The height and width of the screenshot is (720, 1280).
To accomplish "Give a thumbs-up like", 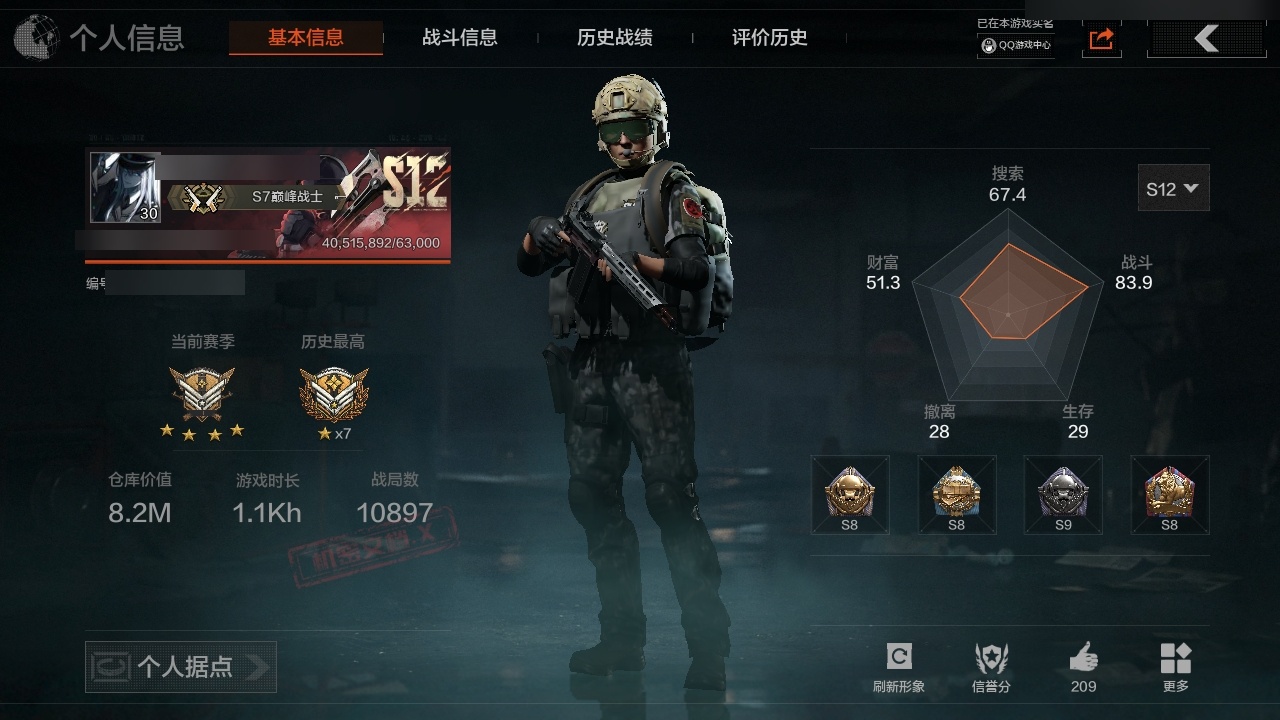I will pyautogui.click(x=1083, y=667).
